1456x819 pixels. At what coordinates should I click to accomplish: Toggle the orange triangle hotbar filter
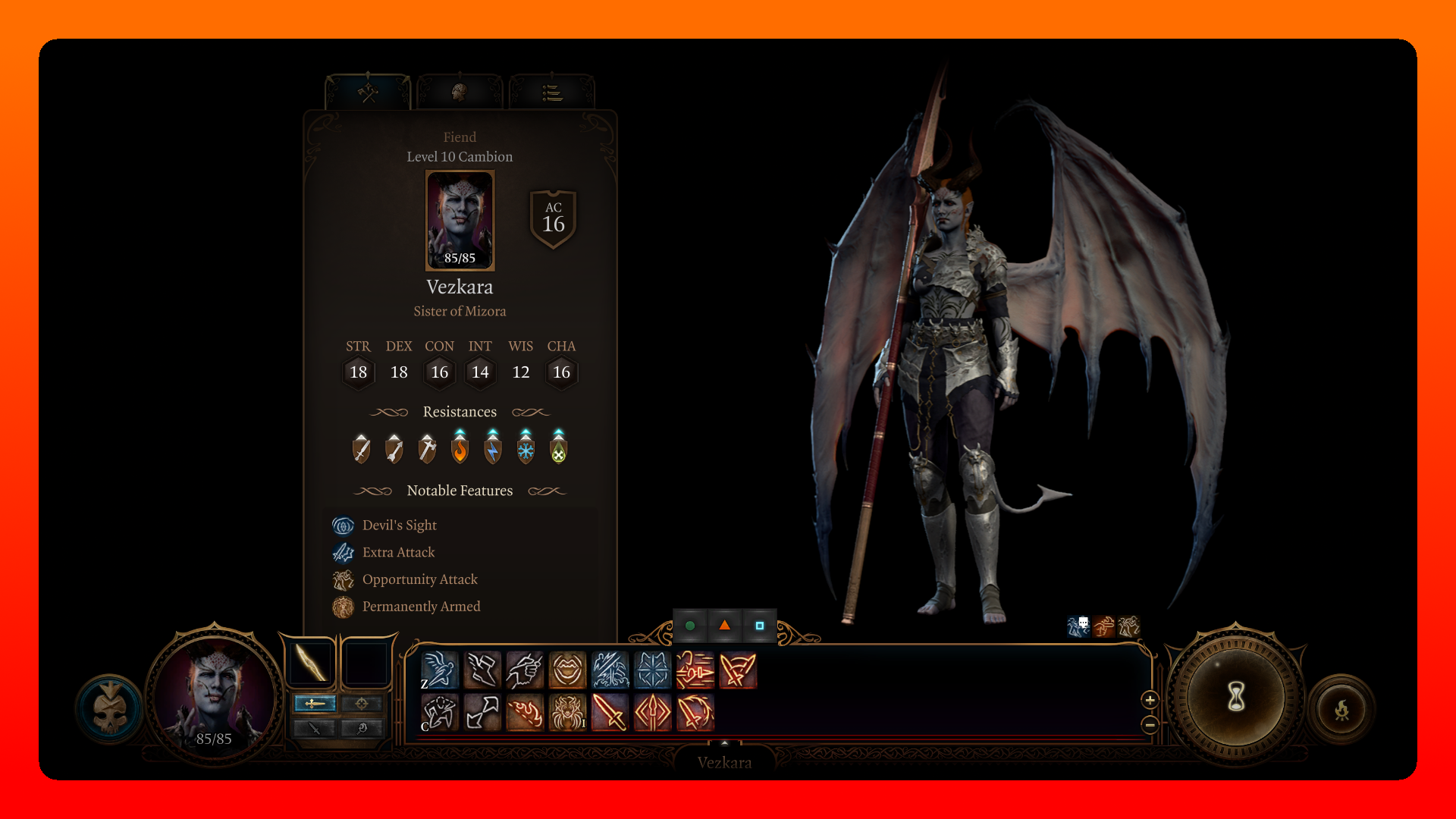[725, 626]
